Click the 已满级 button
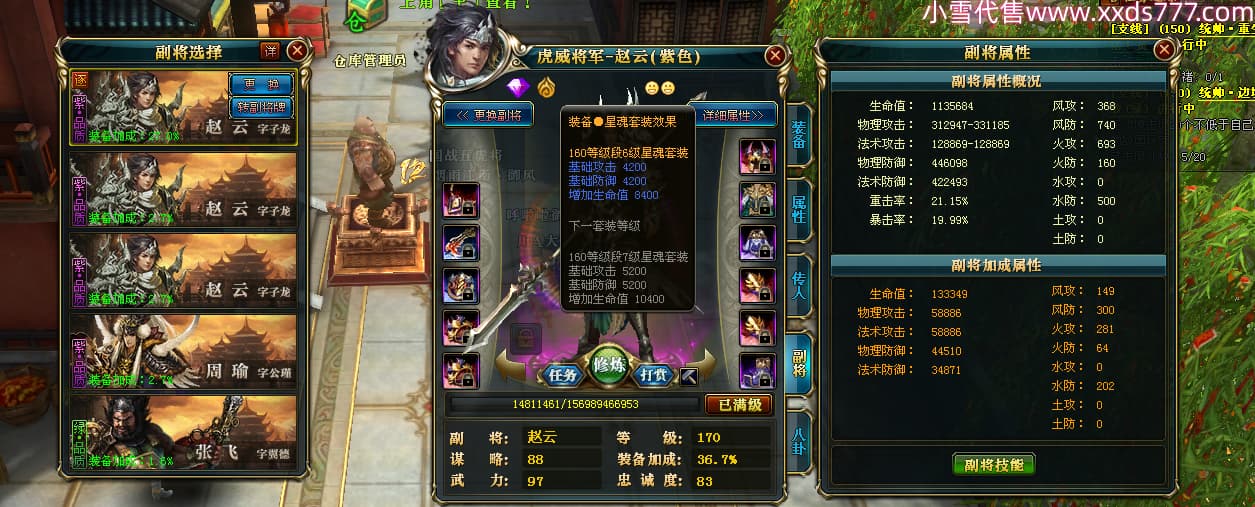 [x=739, y=405]
